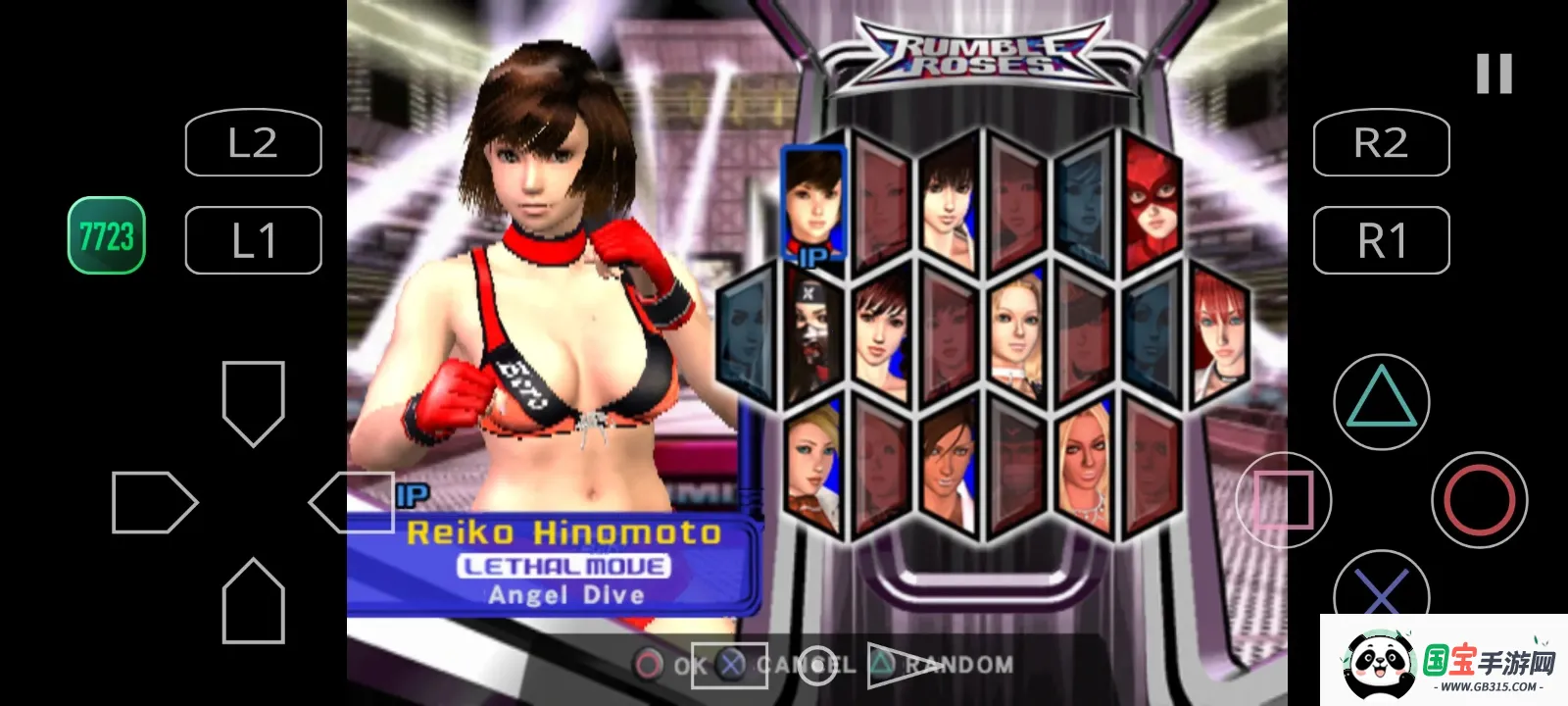This screenshot has height=706, width=1568.
Task: Choose the dark-skinned brunette portrait
Action: click(949, 468)
